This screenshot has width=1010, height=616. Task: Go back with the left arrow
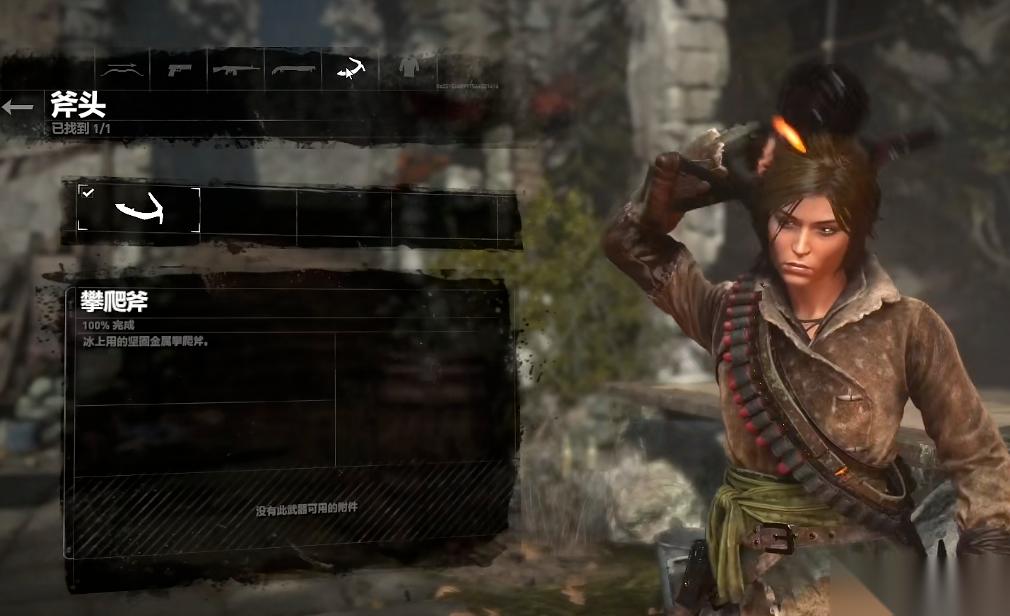(18, 107)
